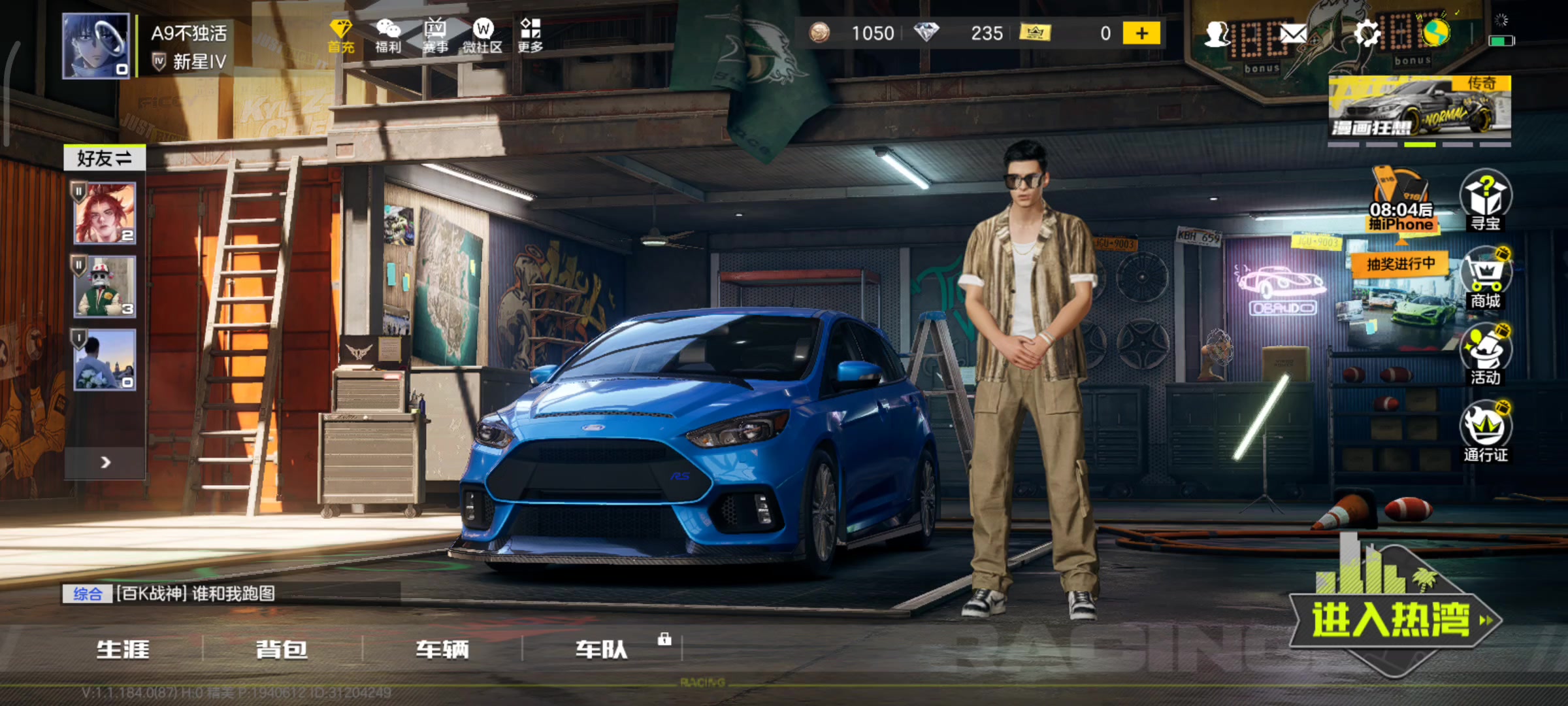Switch to the 生涯 career tab
The image size is (1568, 706).
click(123, 649)
